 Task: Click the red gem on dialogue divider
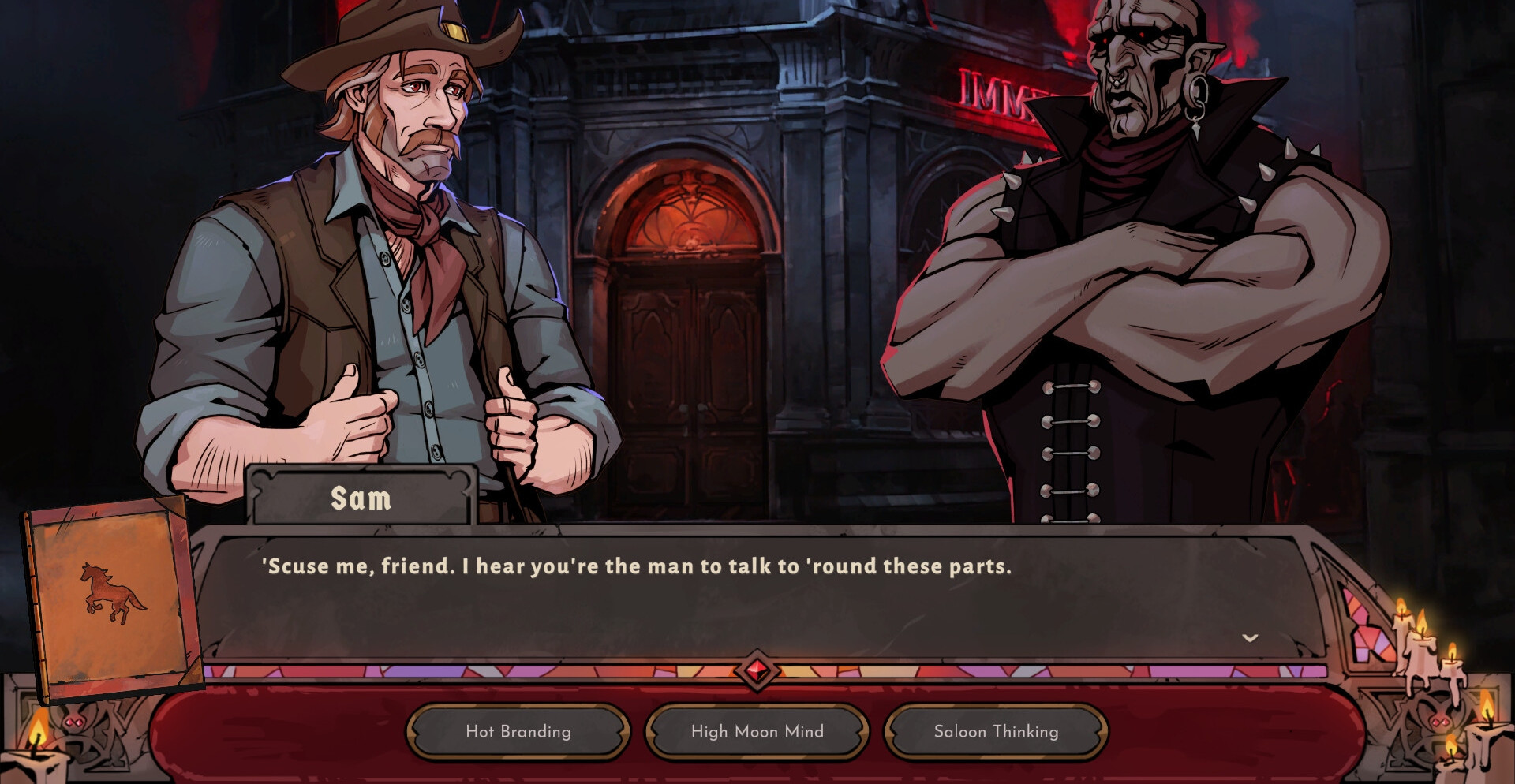[x=757, y=670]
